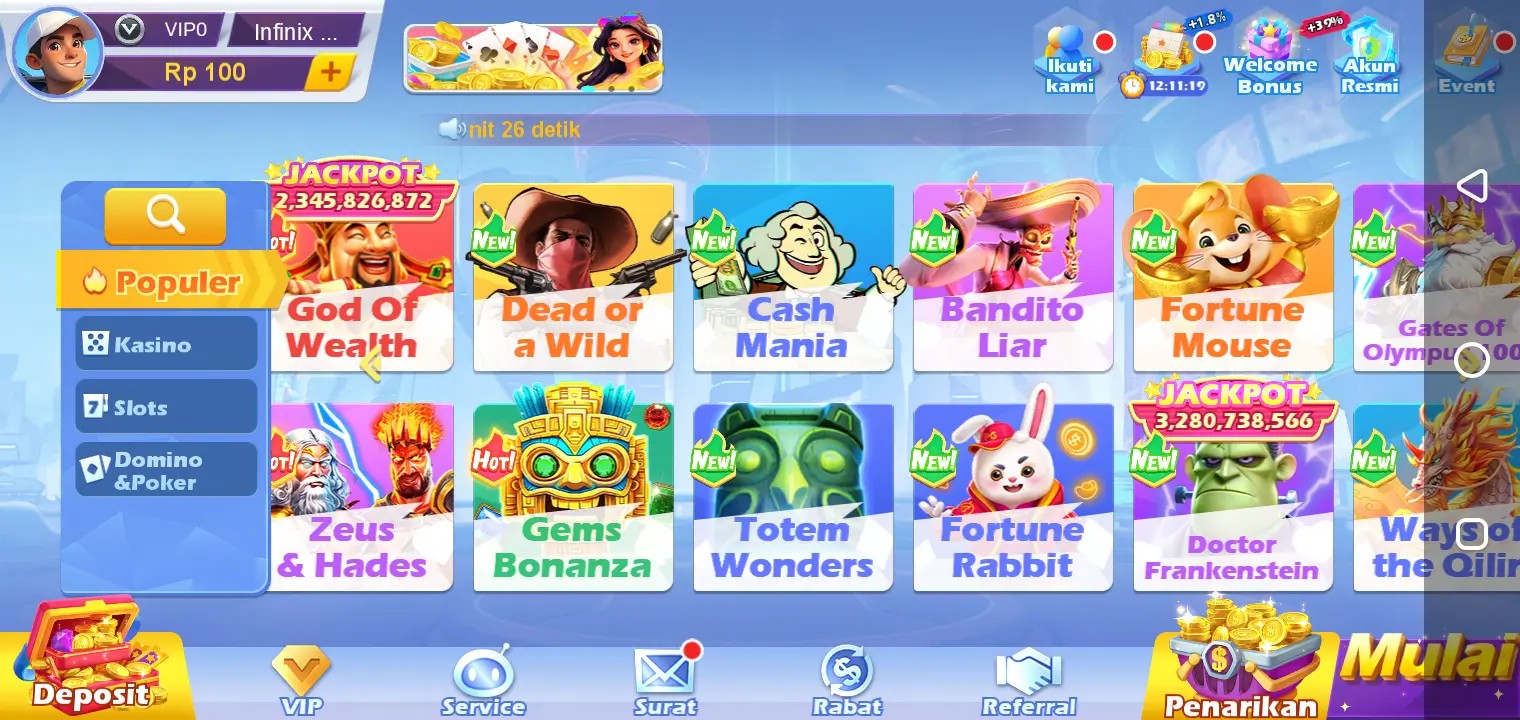Open the search panel
The width and height of the screenshot is (1520, 720).
(165, 215)
